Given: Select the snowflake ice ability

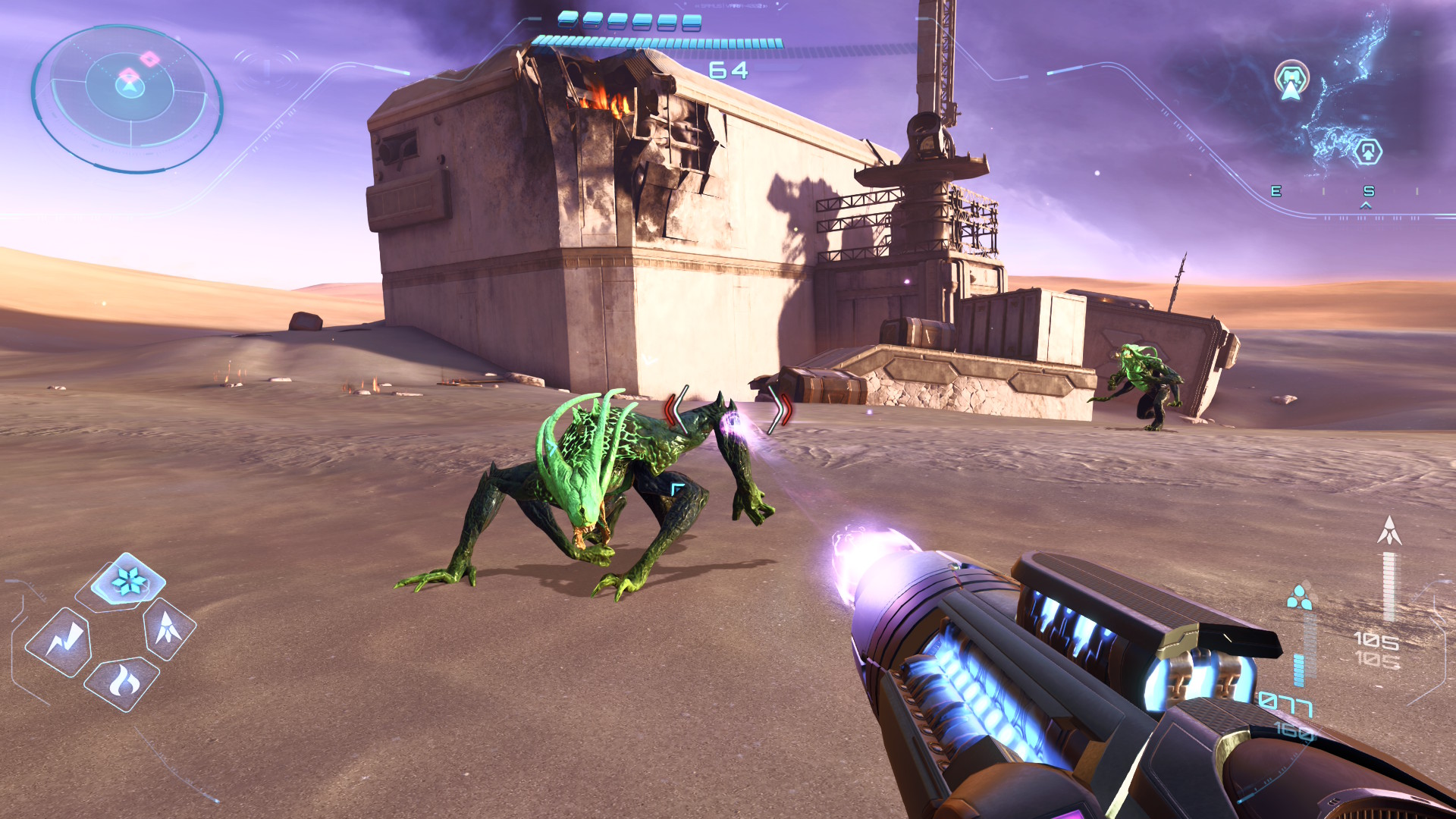Looking at the screenshot, I should tap(128, 582).
